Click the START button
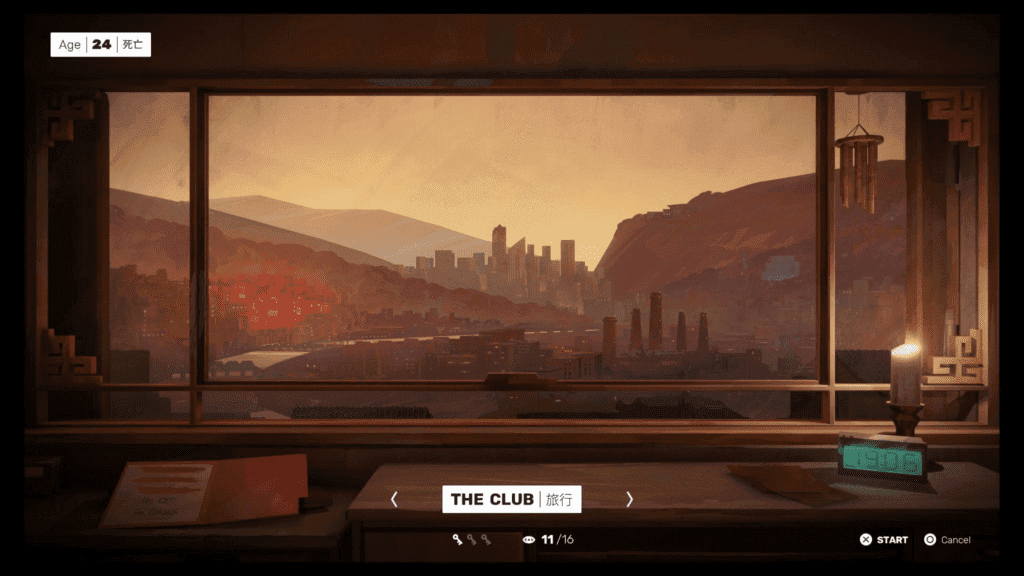This screenshot has width=1024, height=576. tap(884, 540)
